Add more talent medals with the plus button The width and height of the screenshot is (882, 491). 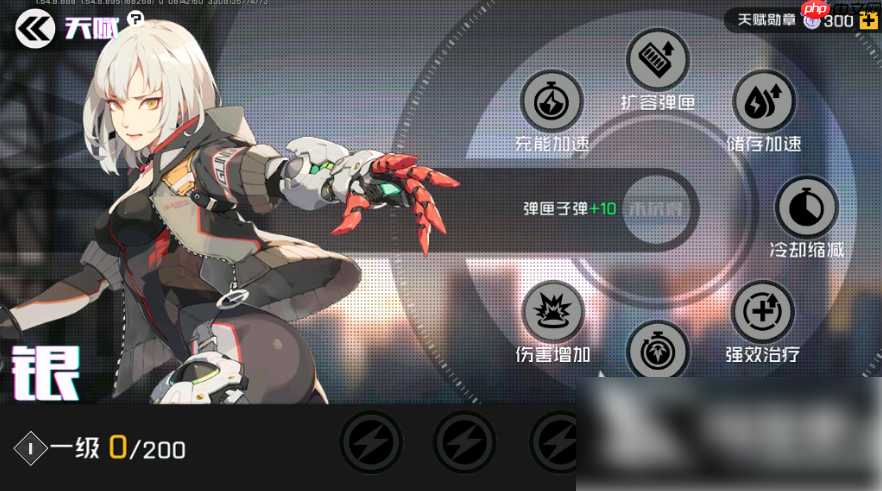pos(868,20)
